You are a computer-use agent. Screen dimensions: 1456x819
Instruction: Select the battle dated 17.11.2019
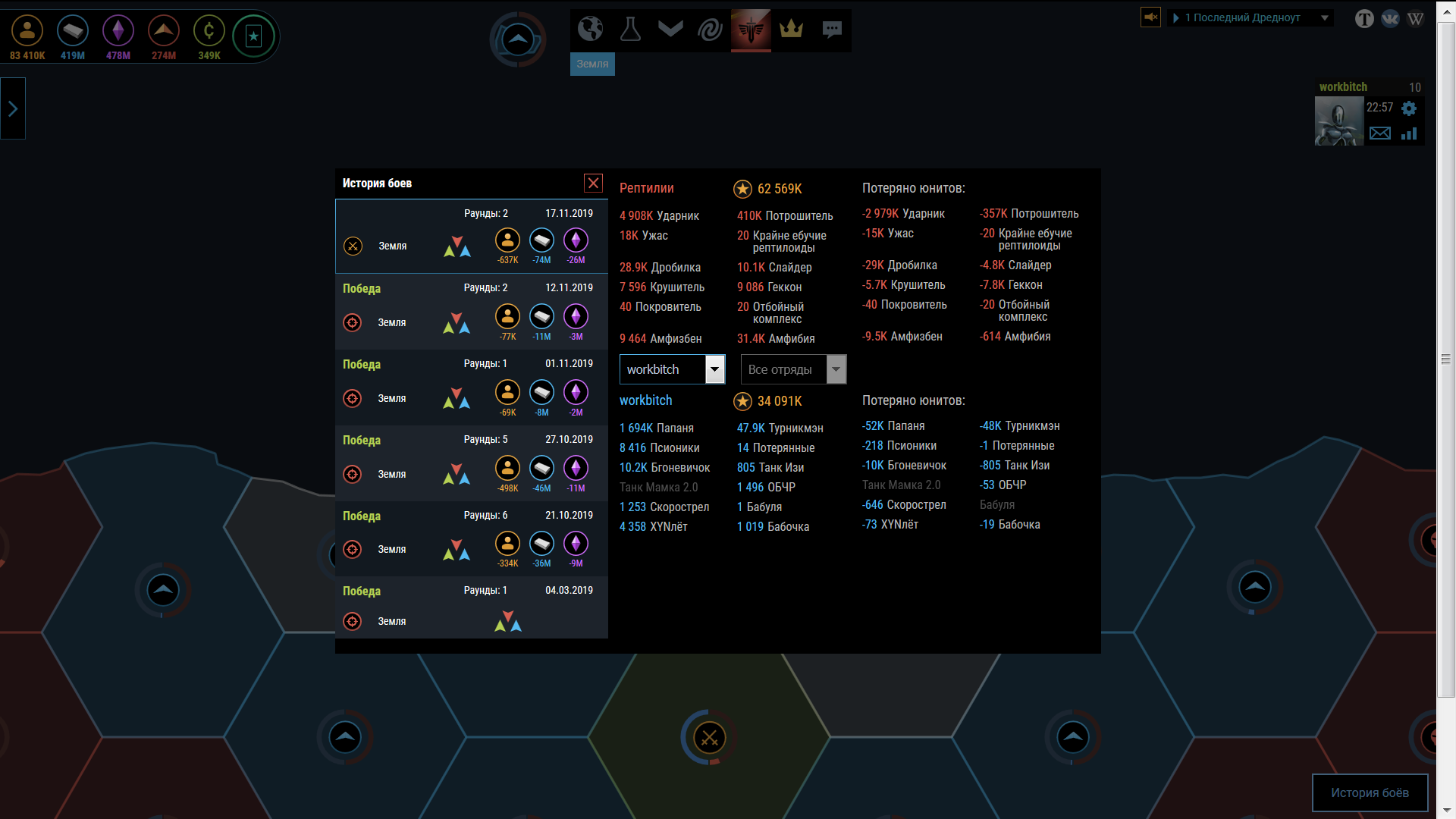tap(471, 237)
